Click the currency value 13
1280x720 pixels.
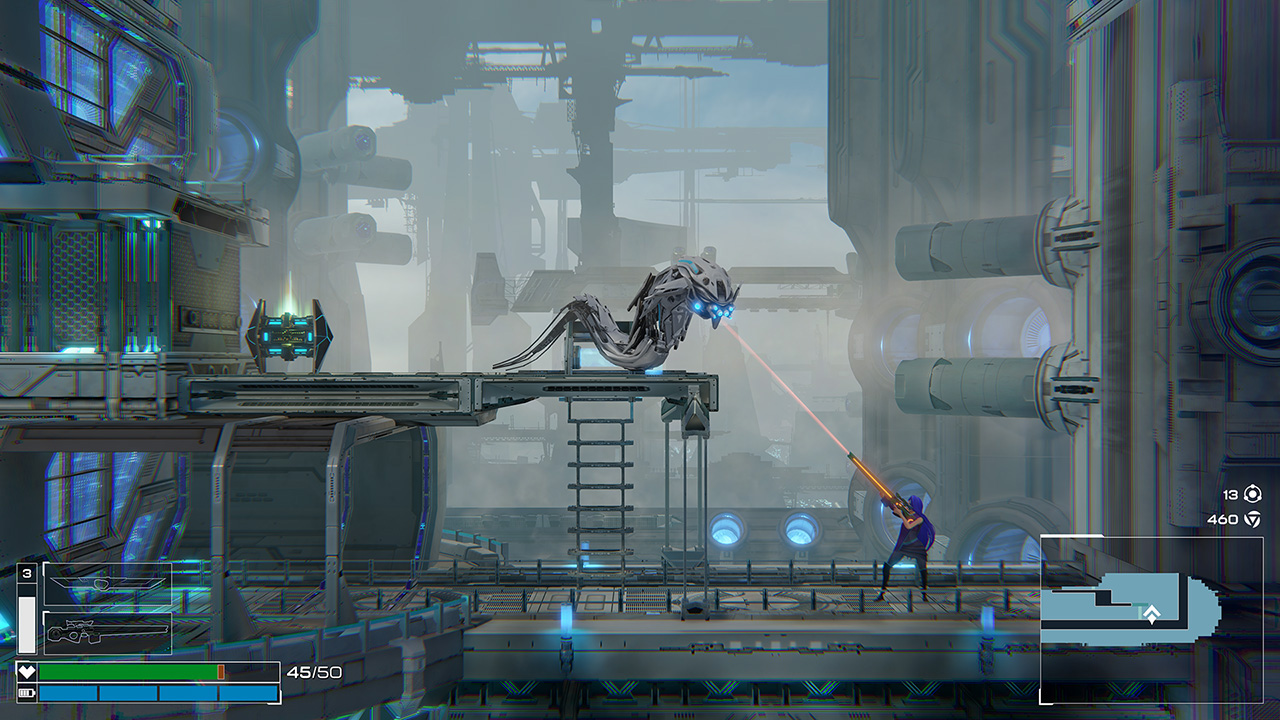pos(1232,493)
